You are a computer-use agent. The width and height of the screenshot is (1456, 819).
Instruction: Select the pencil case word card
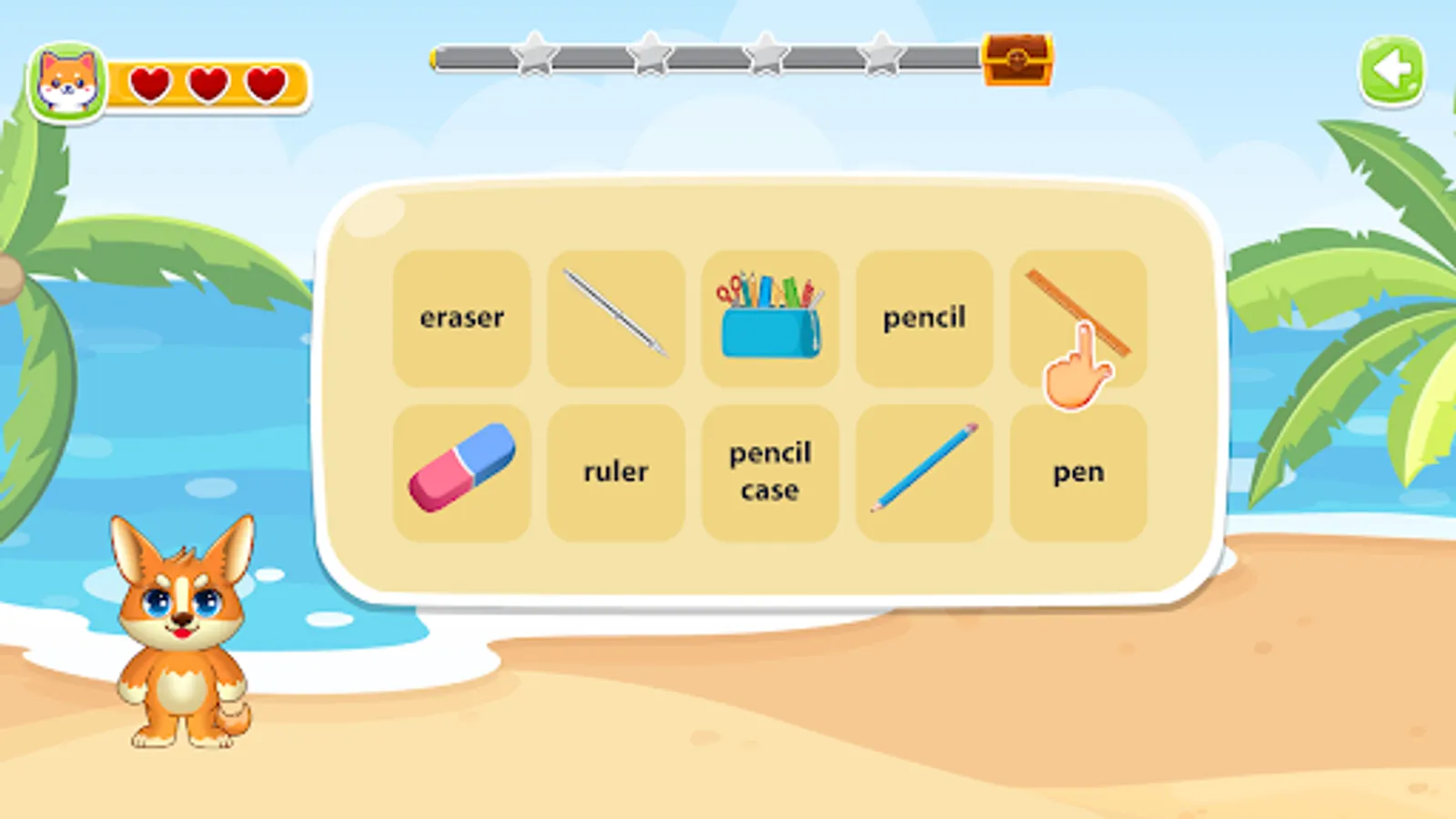pyautogui.click(x=769, y=470)
